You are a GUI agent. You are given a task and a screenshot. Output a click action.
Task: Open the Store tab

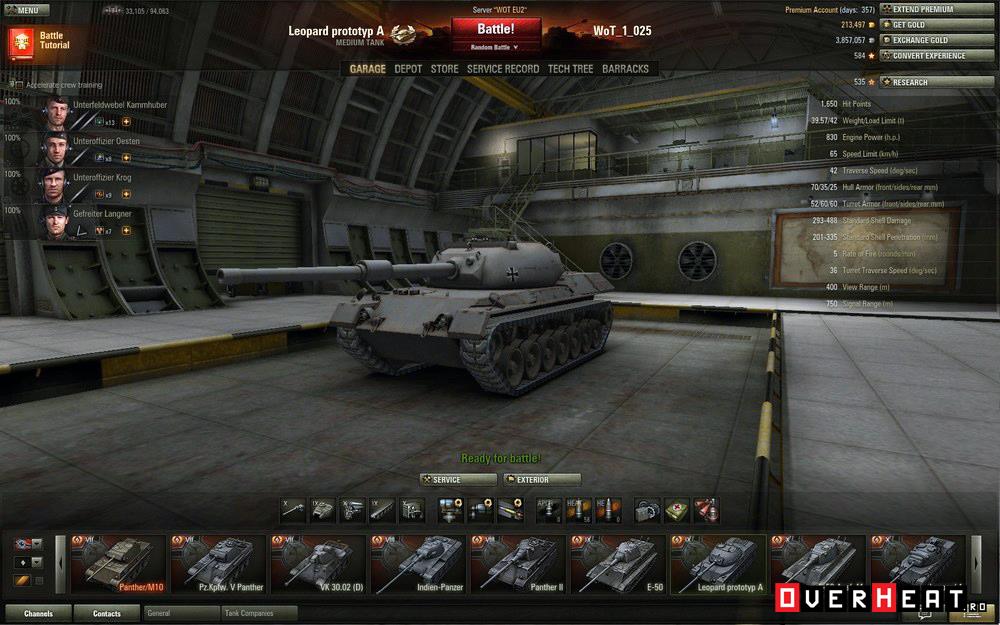coord(445,69)
